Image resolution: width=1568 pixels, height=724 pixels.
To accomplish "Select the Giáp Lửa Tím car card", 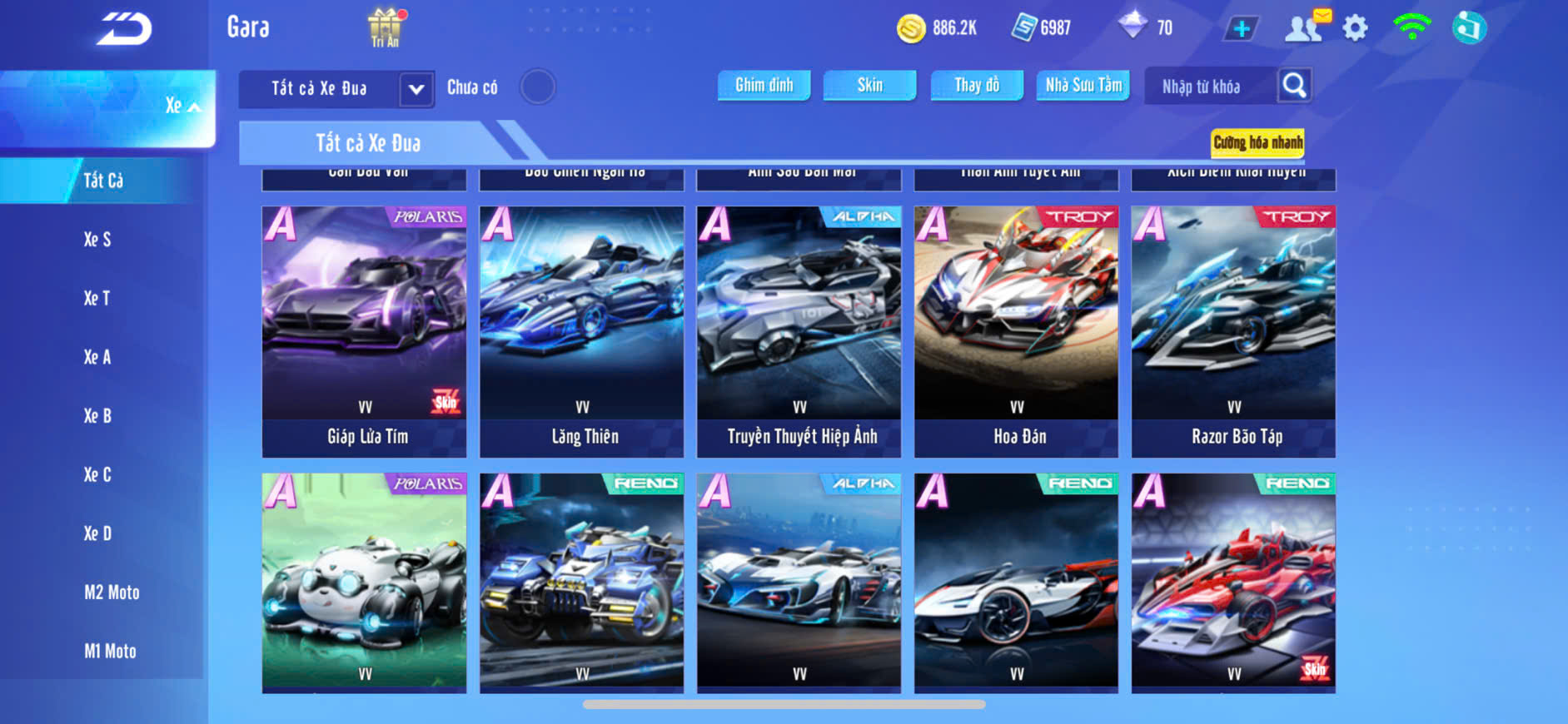I will (365, 331).
